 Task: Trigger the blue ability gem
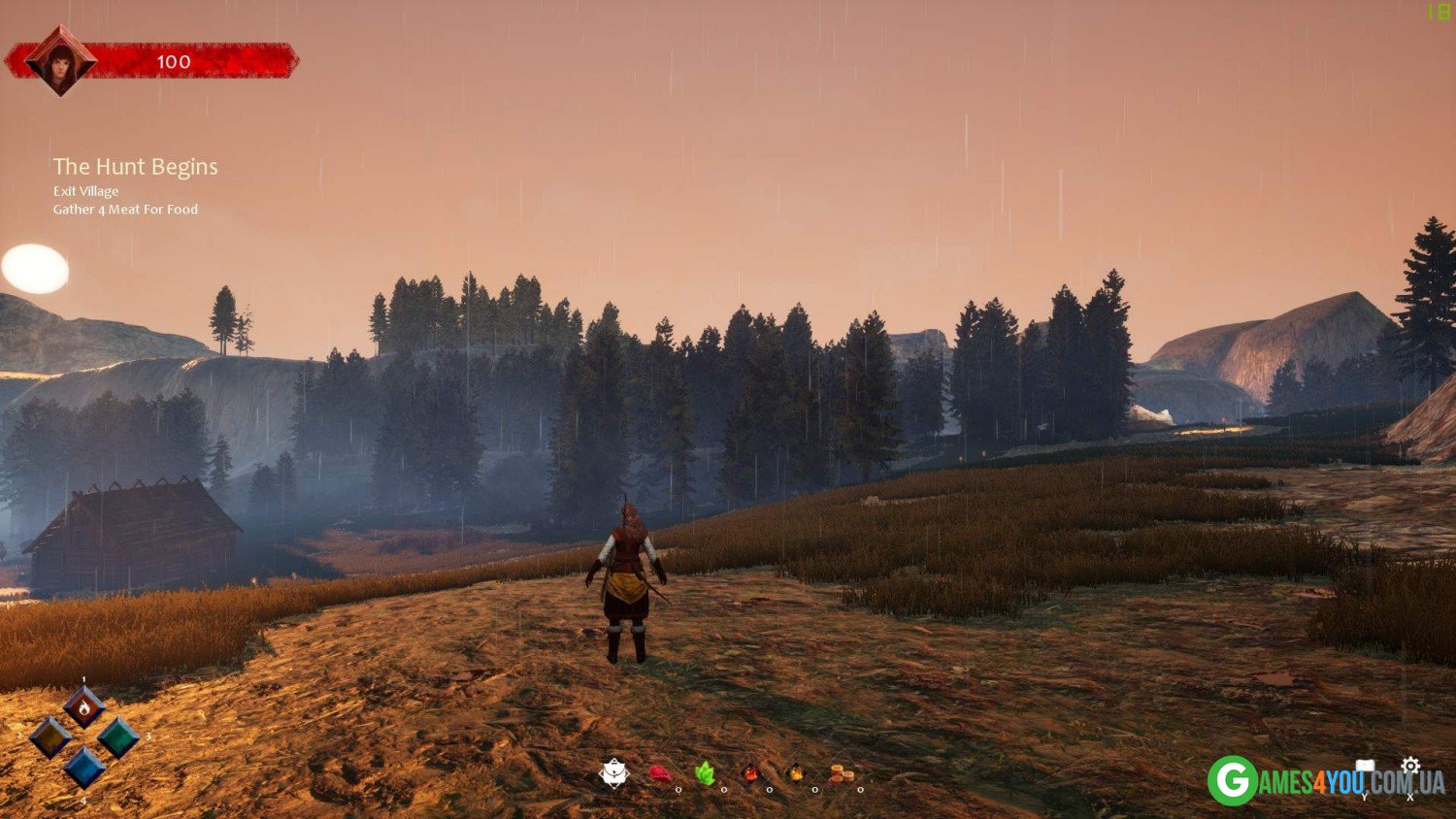(84, 768)
